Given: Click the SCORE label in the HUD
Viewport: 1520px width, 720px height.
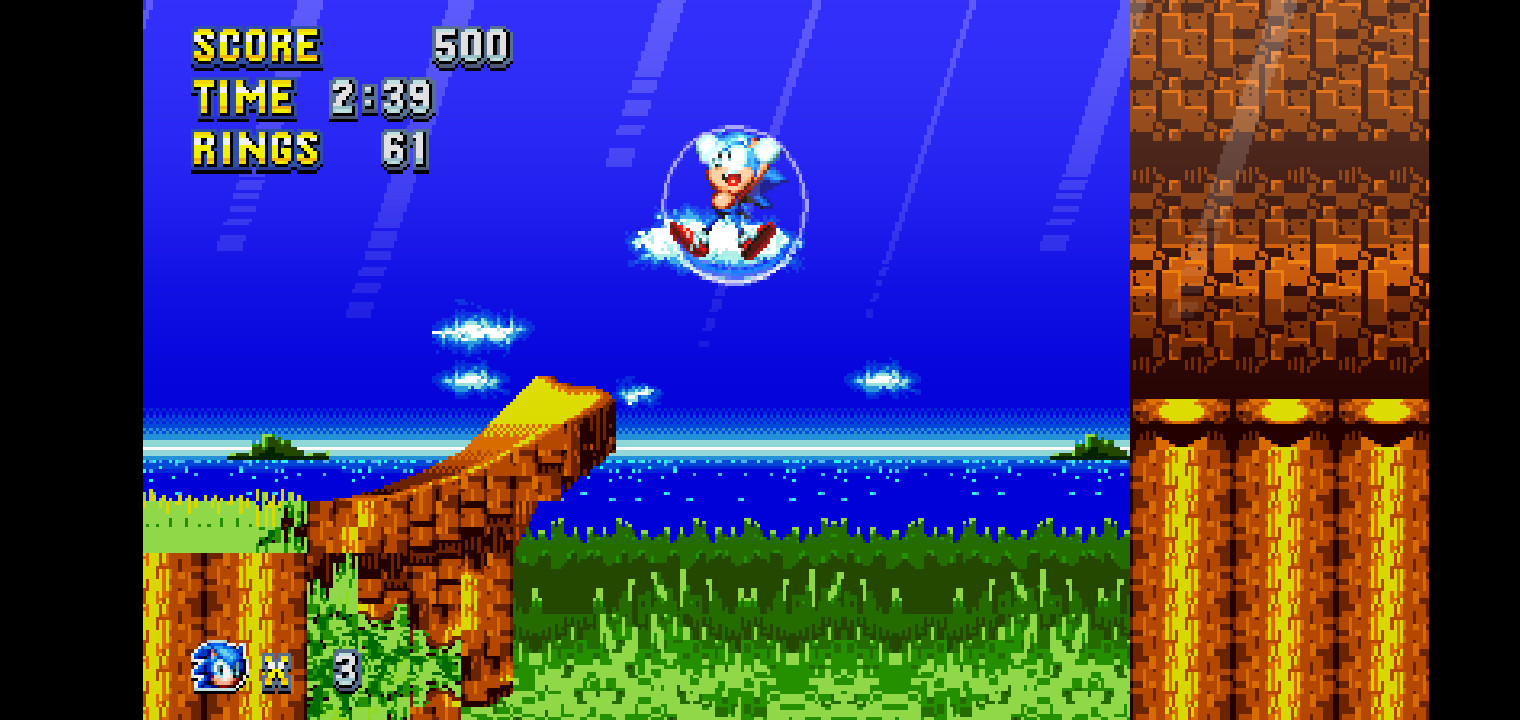Looking at the screenshot, I should click(x=255, y=44).
